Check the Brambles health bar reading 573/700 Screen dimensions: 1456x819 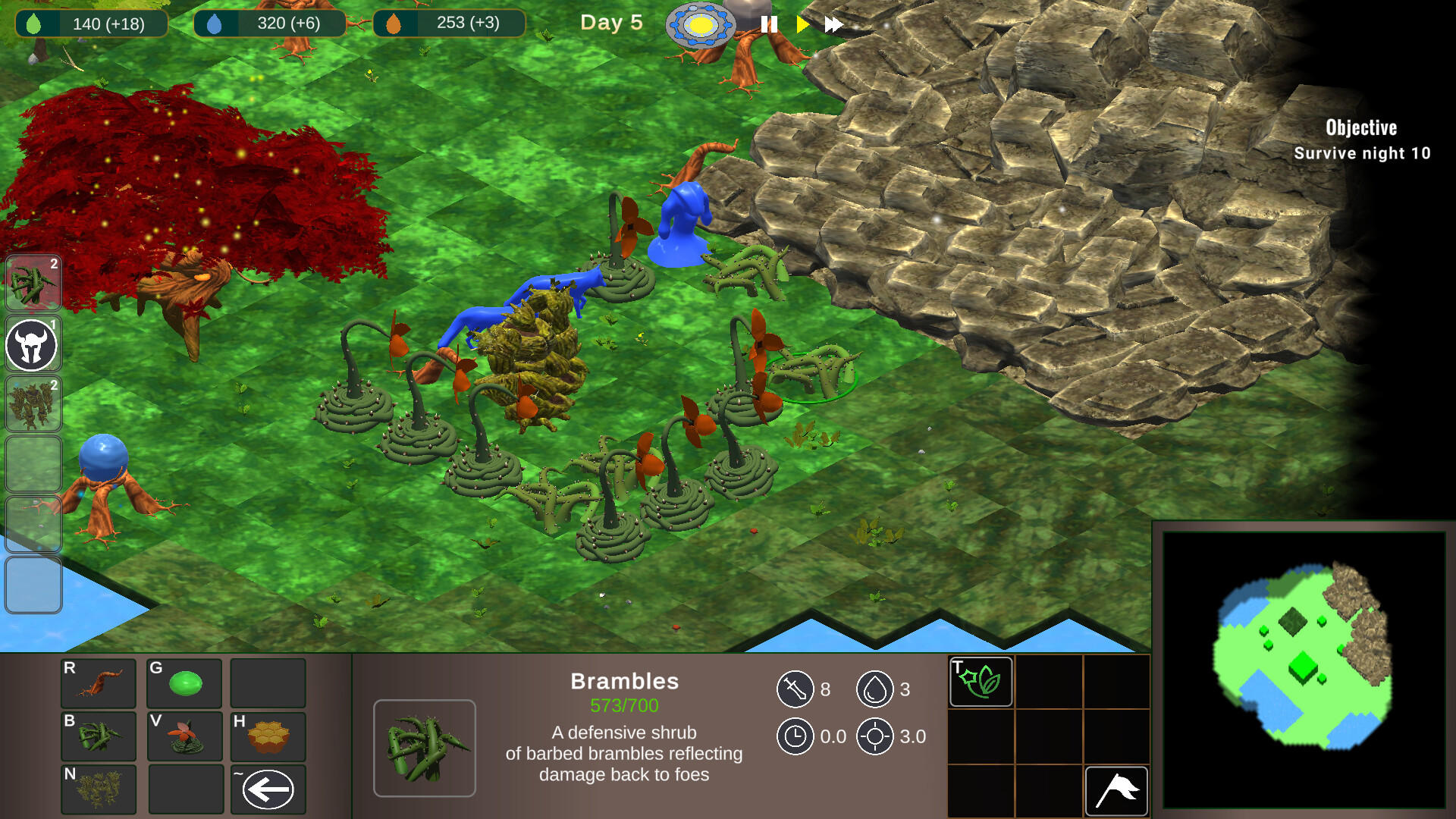click(625, 704)
